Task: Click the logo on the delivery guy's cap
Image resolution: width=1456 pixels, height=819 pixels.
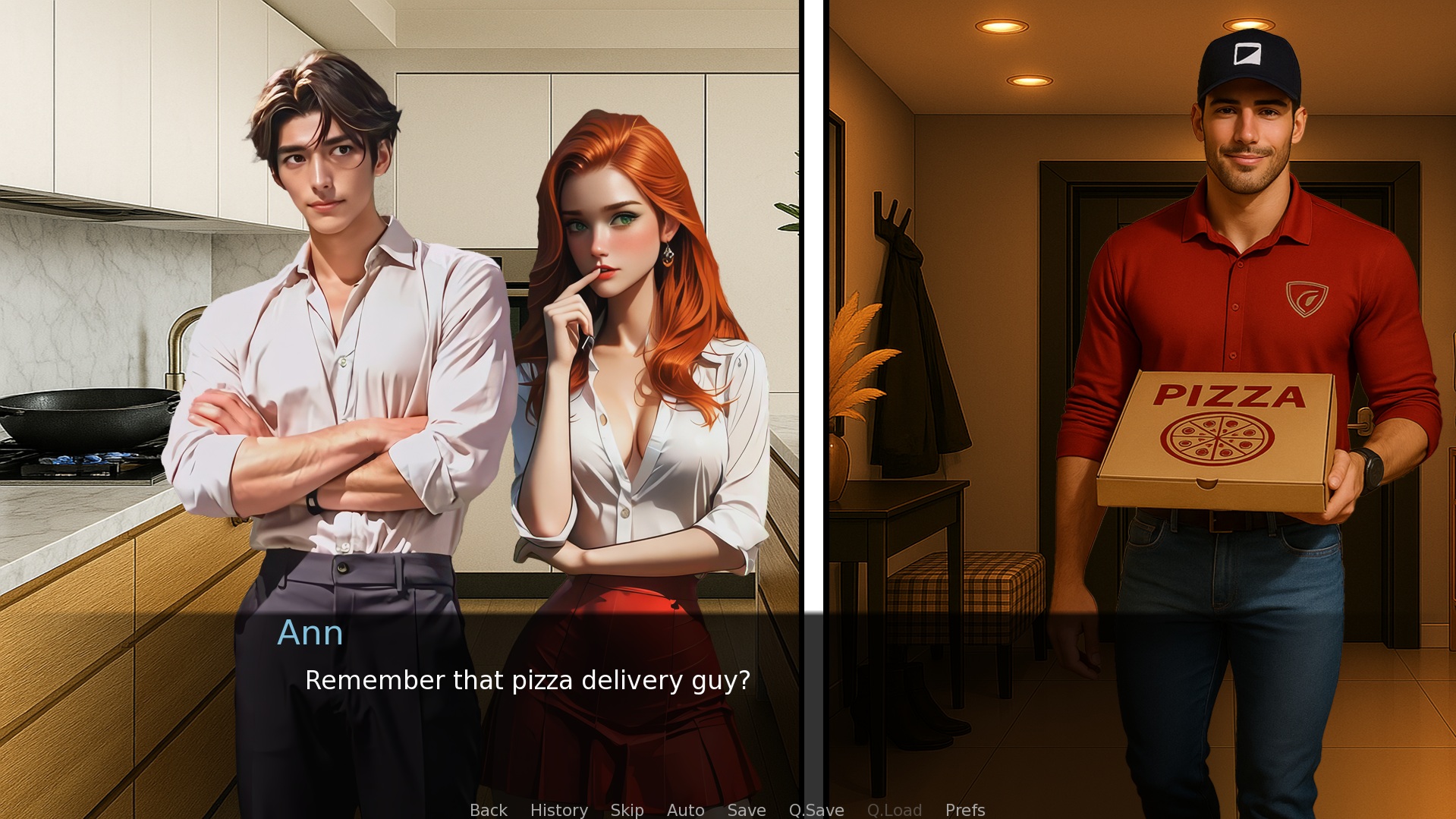Action: [x=1249, y=53]
